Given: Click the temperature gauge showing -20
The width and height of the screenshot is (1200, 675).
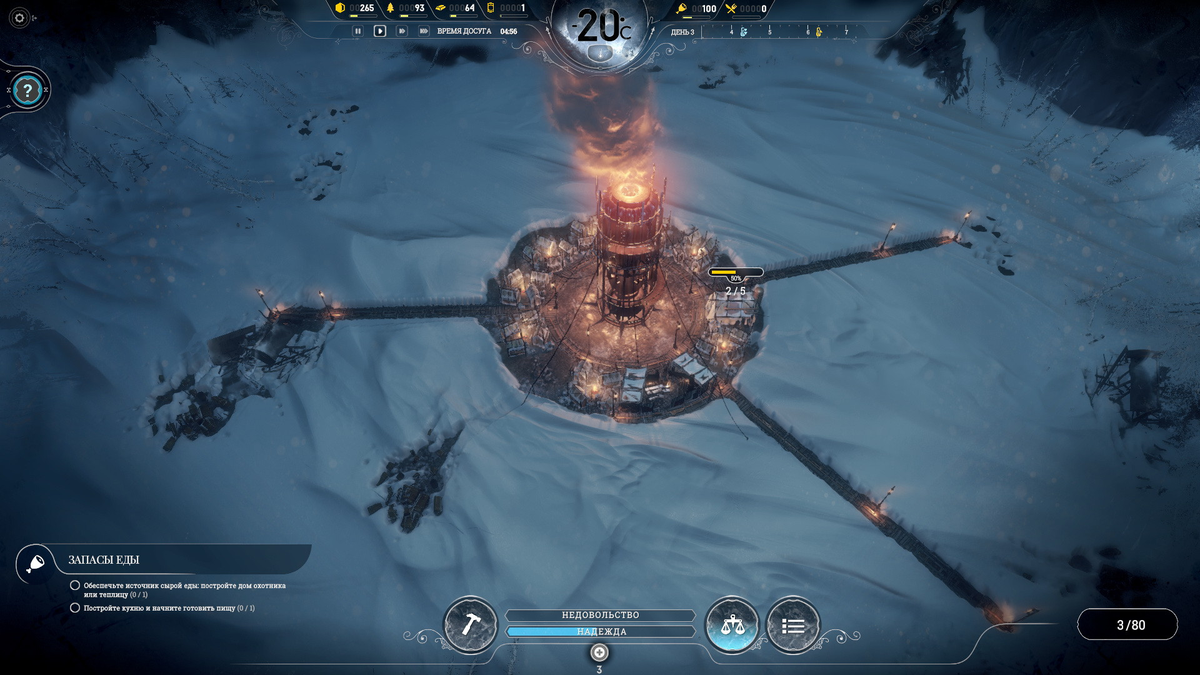Looking at the screenshot, I should (x=600, y=27).
